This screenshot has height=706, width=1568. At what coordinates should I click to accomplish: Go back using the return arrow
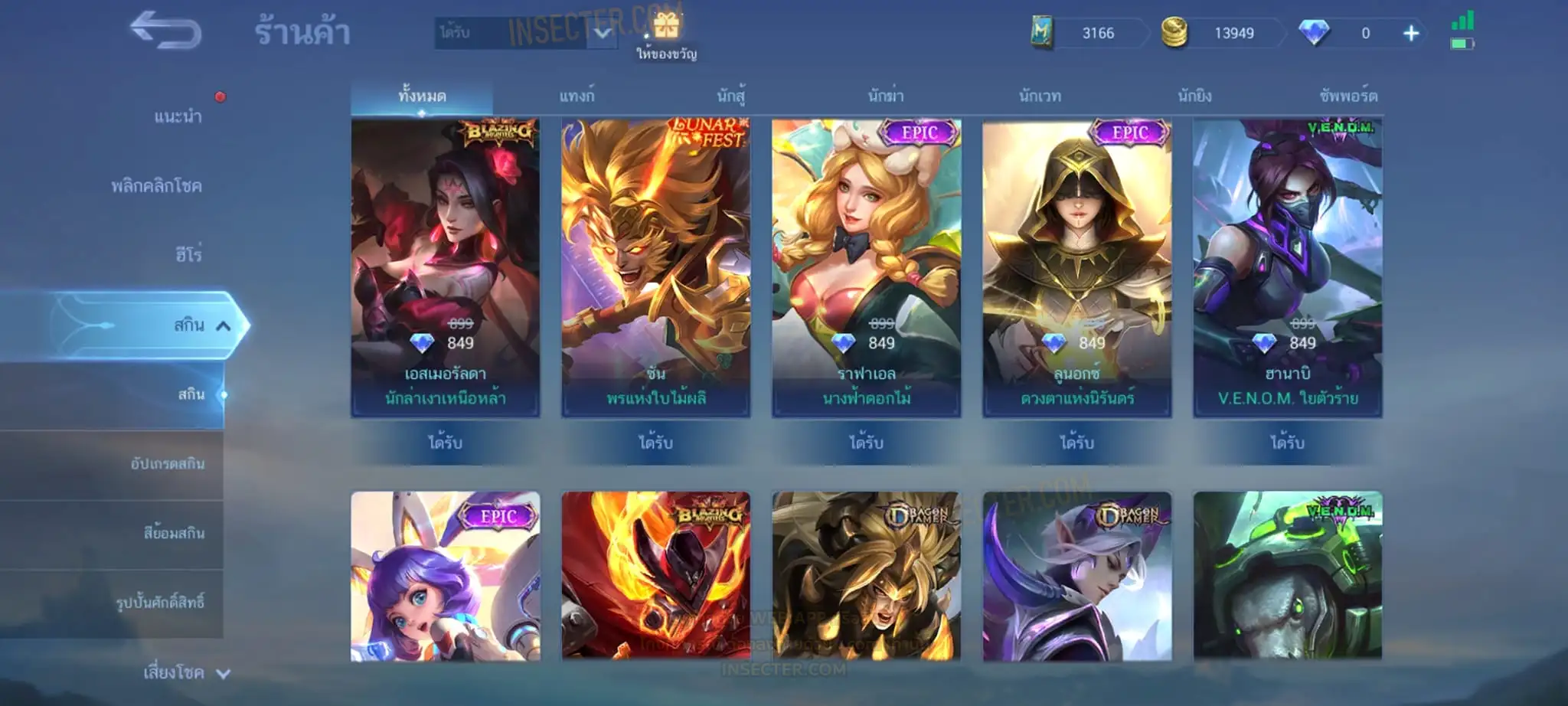165,31
